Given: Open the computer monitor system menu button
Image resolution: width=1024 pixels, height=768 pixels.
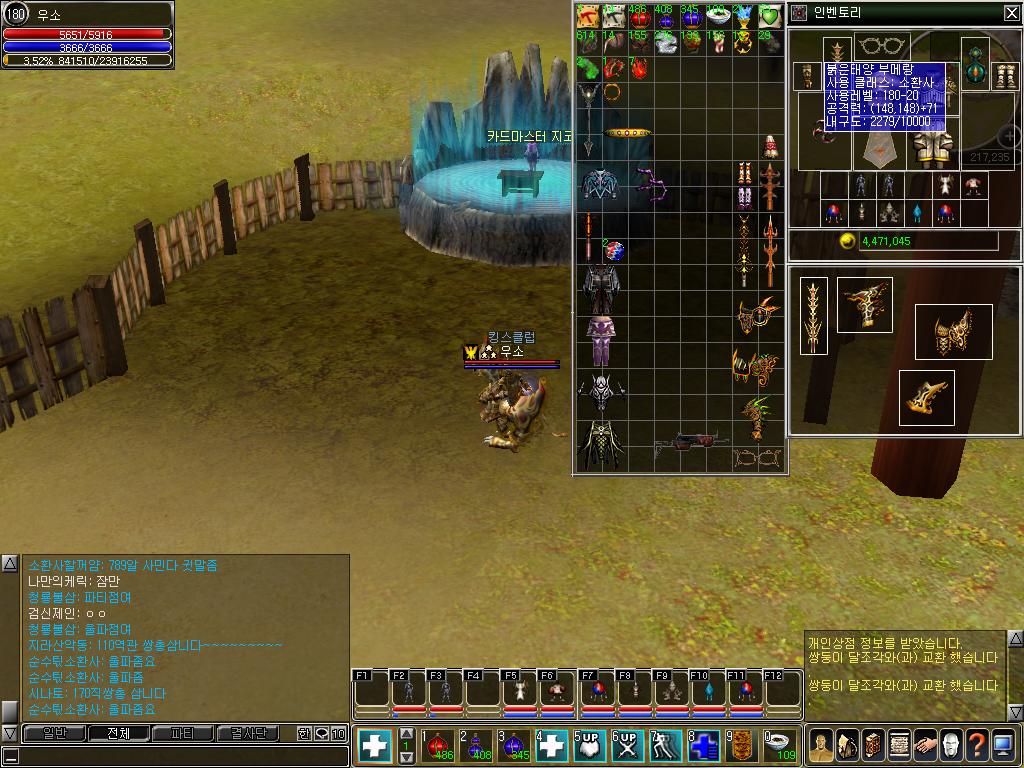Looking at the screenshot, I should pyautogui.click(x=1004, y=745).
